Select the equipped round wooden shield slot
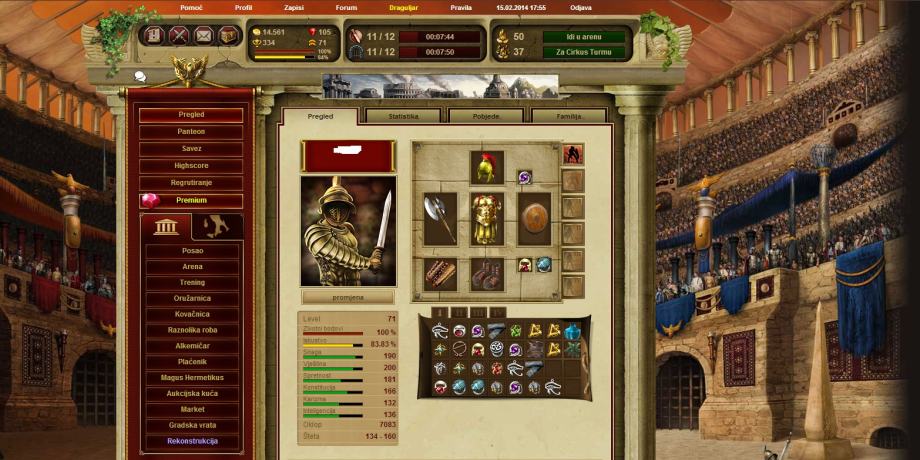The height and width of the screenshot is (460, 920). point(534,218)
